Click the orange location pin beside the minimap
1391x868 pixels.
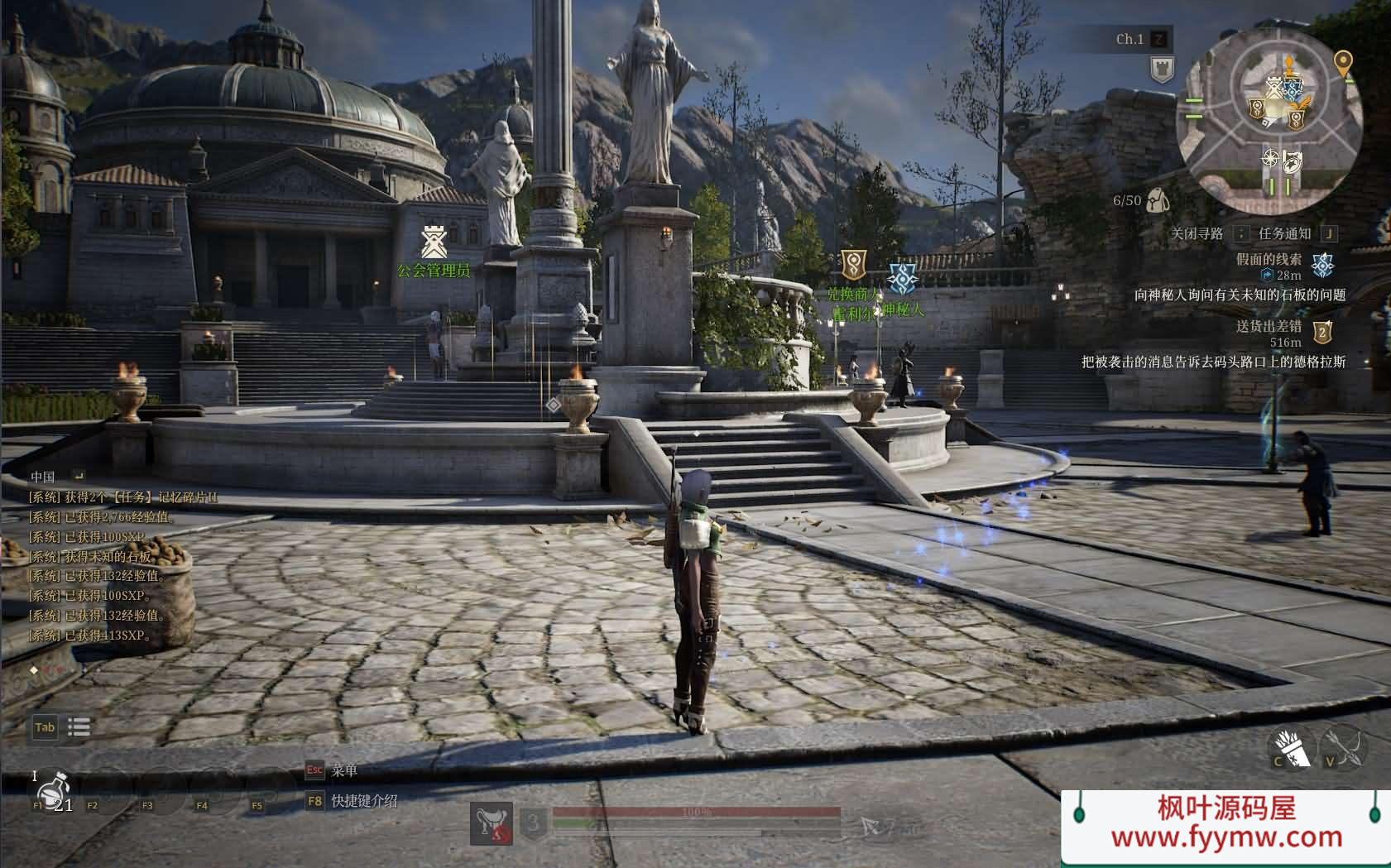coord(1342,62)
